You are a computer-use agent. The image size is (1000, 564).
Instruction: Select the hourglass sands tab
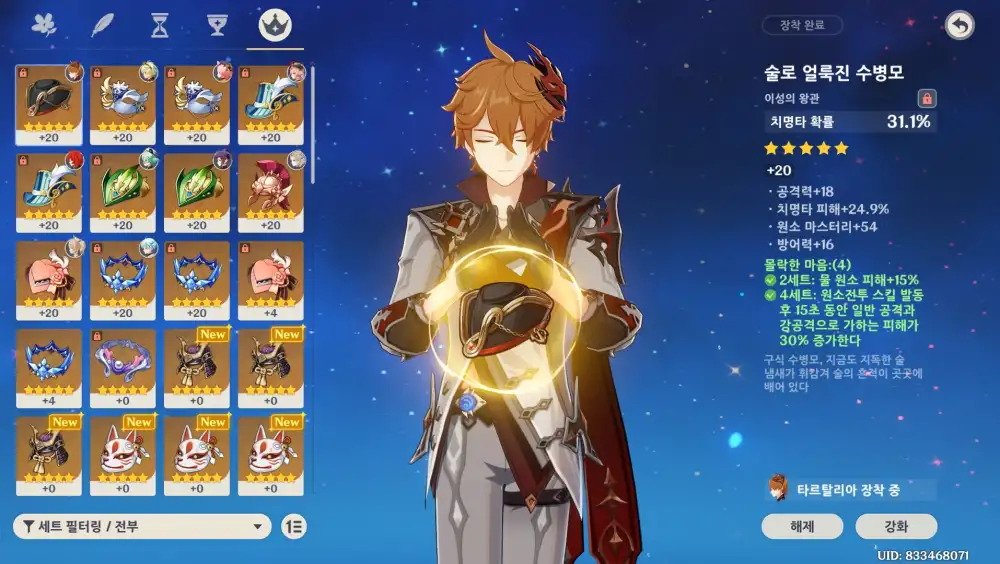[160, 26]
